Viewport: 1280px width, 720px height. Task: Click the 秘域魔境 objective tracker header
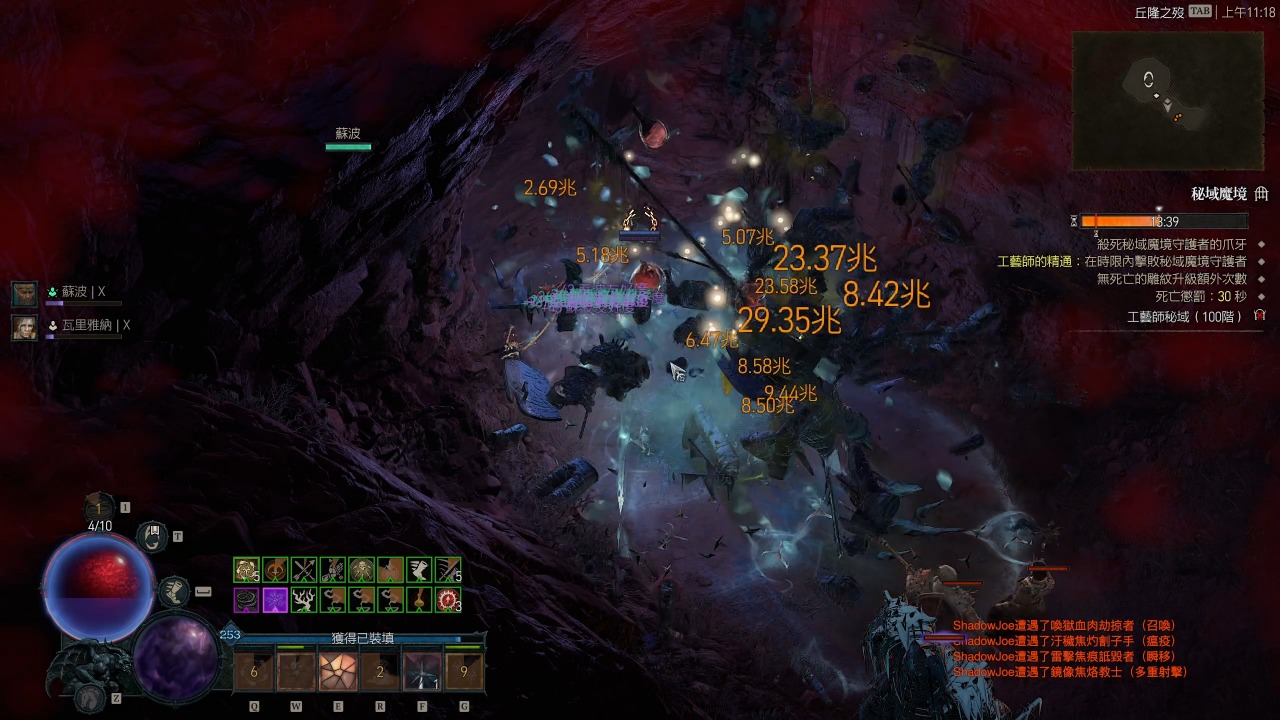[x=1218, y=194]
